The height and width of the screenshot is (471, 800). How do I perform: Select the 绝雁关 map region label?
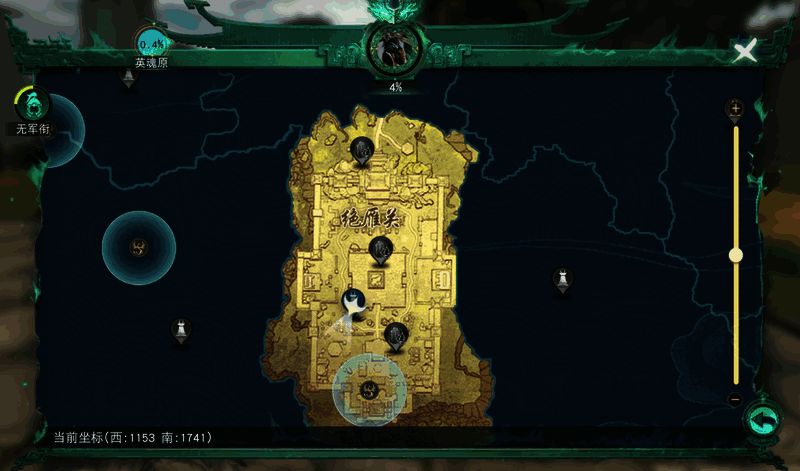pyautogui.click(x=370, y=217)
